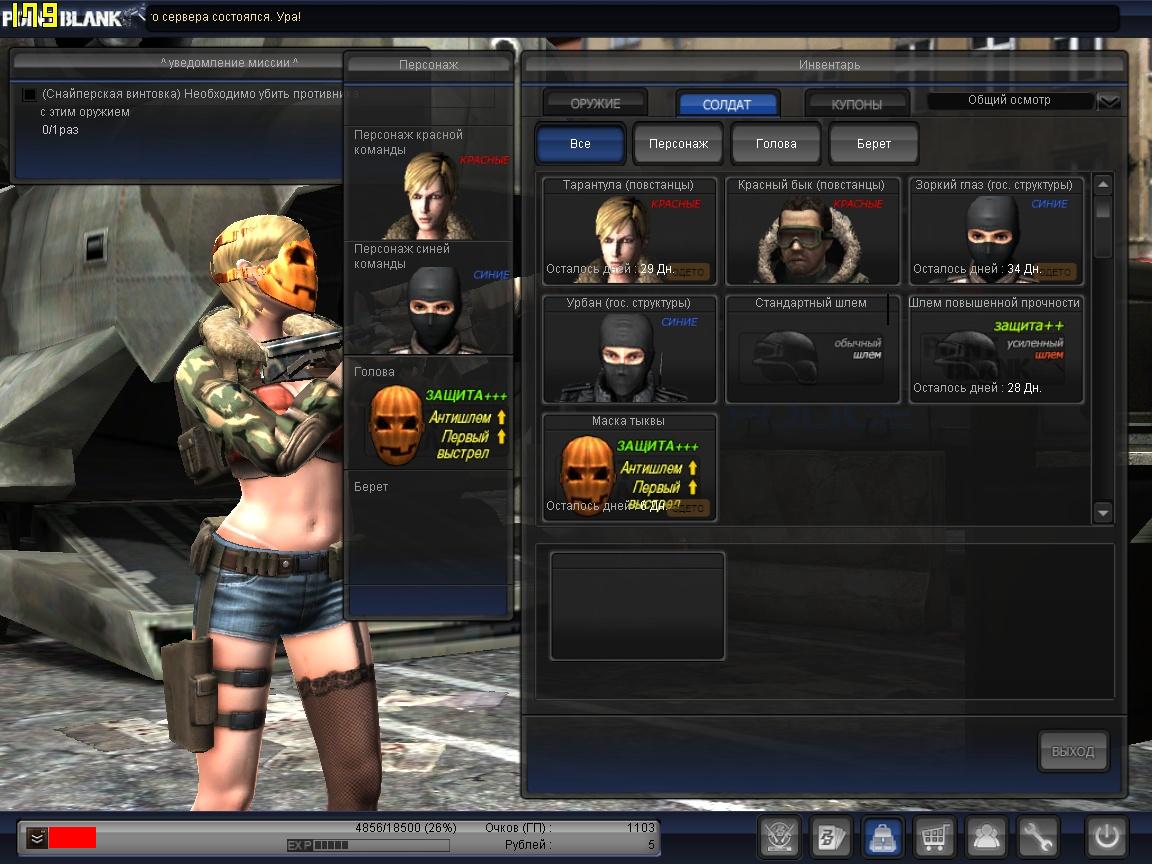Select the Тарантула character card
The image size is (1152, 864).
(x=629, y=232)
